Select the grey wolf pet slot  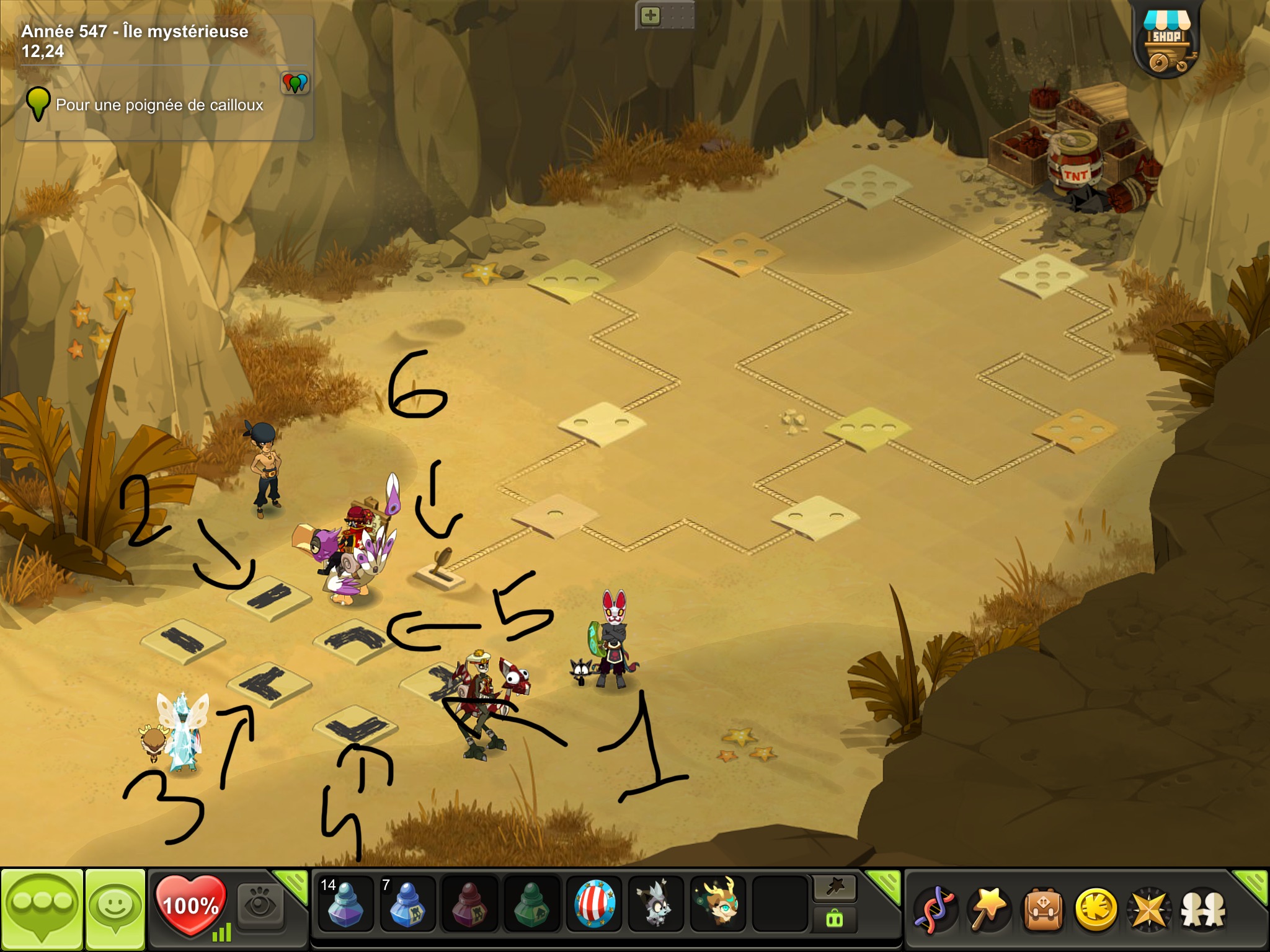[655, 904]
